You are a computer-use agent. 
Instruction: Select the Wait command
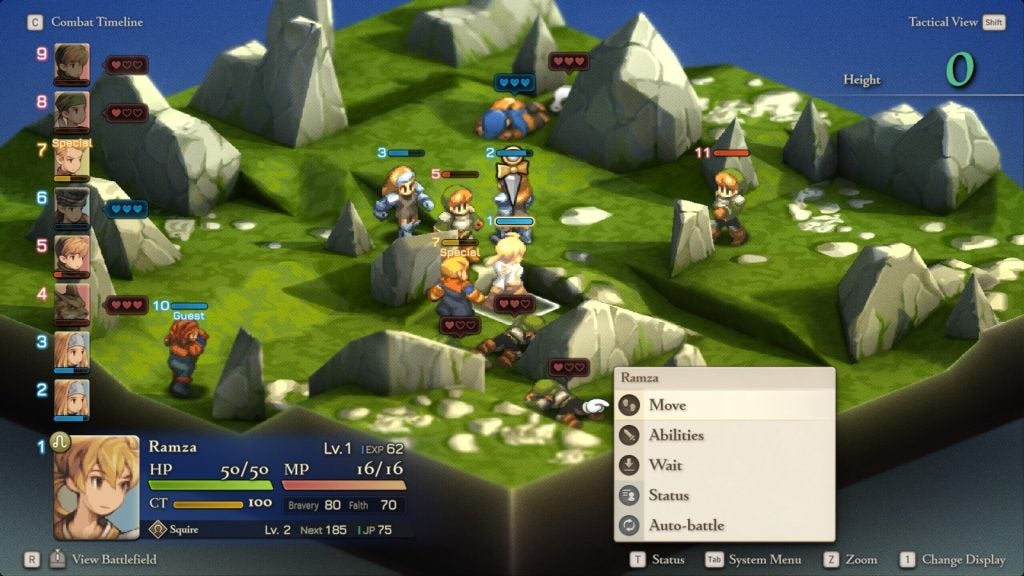(665, 465)
